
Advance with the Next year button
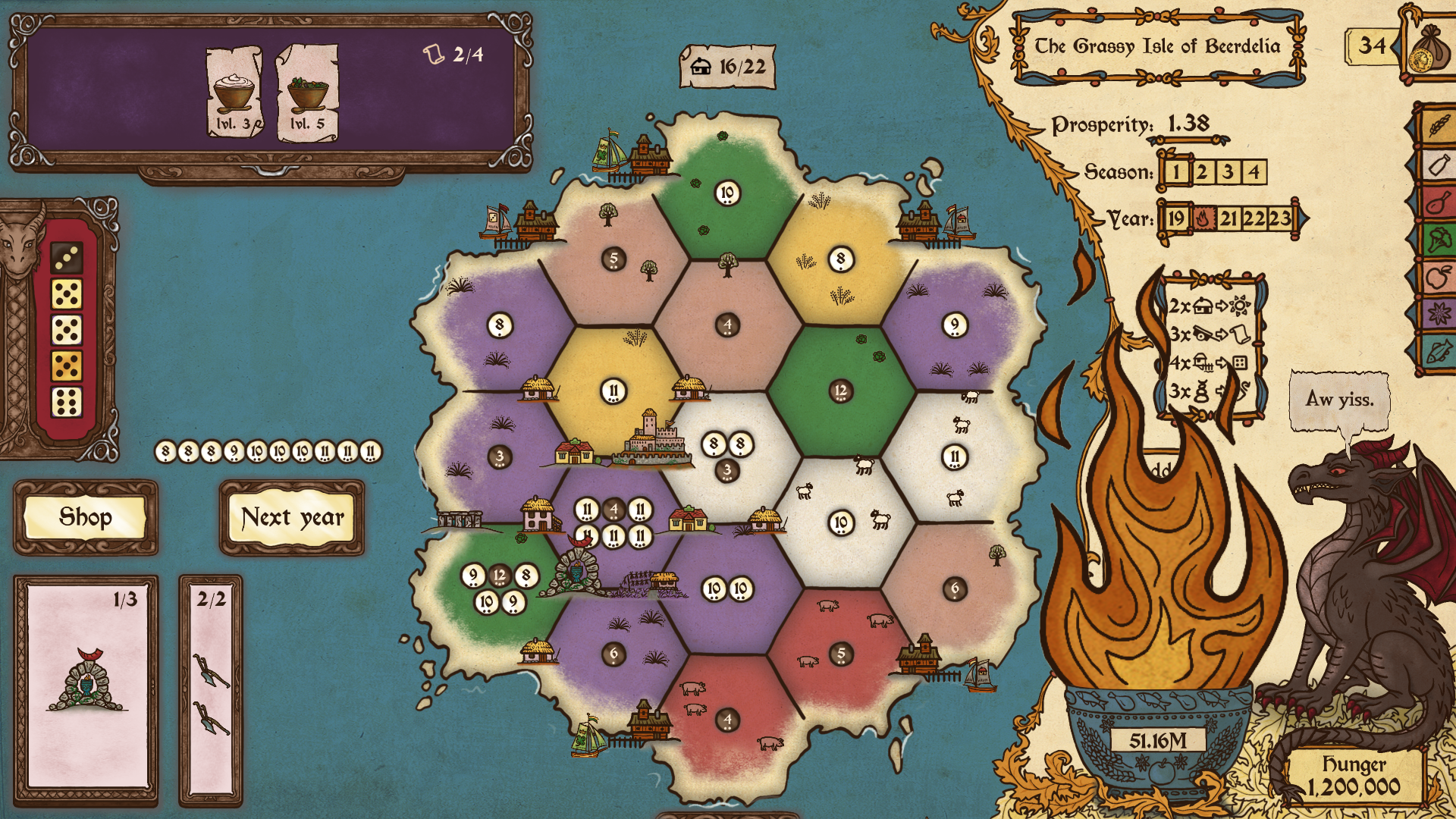[x=292, y=517]
